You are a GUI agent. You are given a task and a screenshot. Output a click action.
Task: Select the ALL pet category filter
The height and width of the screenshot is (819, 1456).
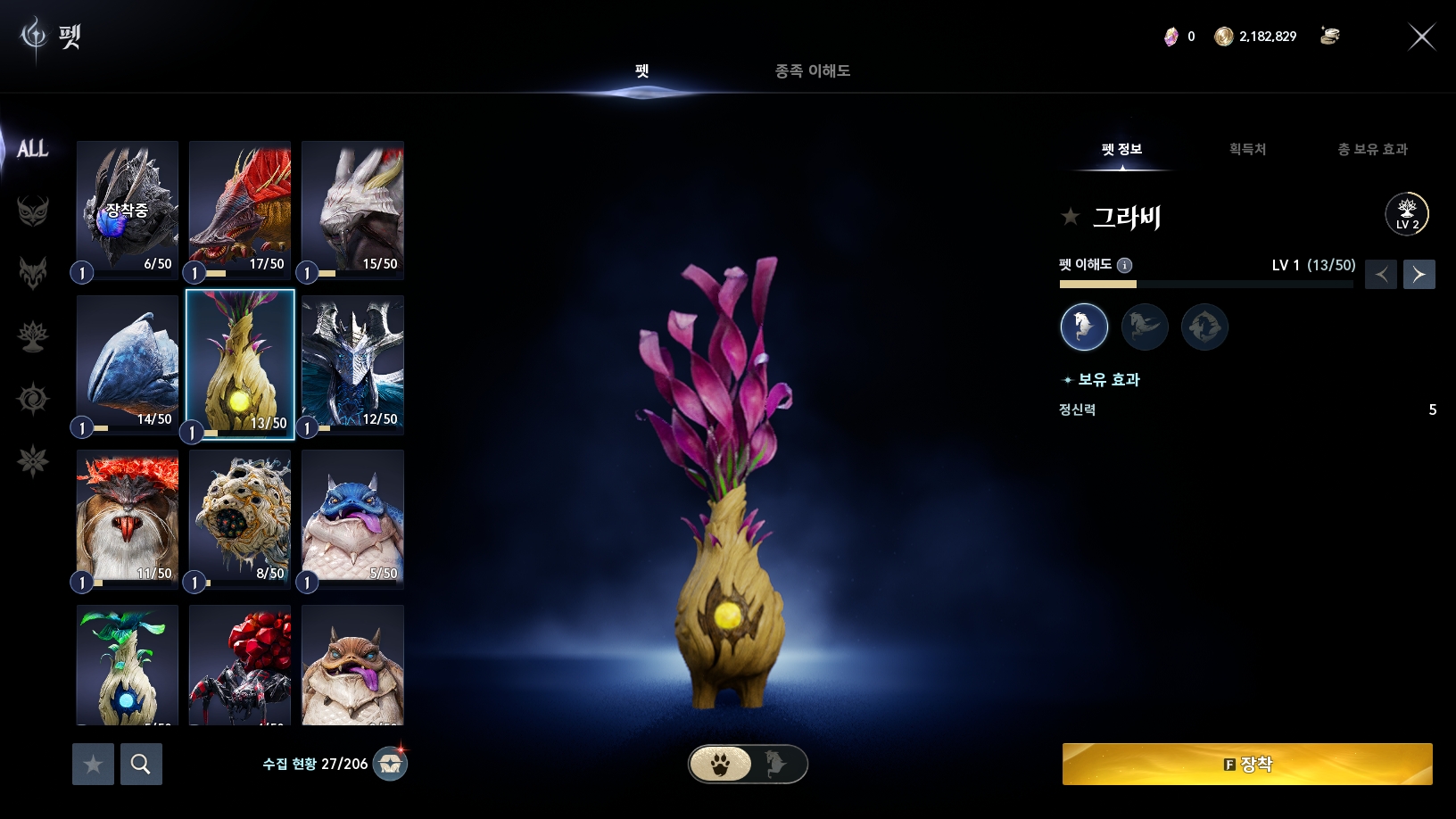coord(33,149)
